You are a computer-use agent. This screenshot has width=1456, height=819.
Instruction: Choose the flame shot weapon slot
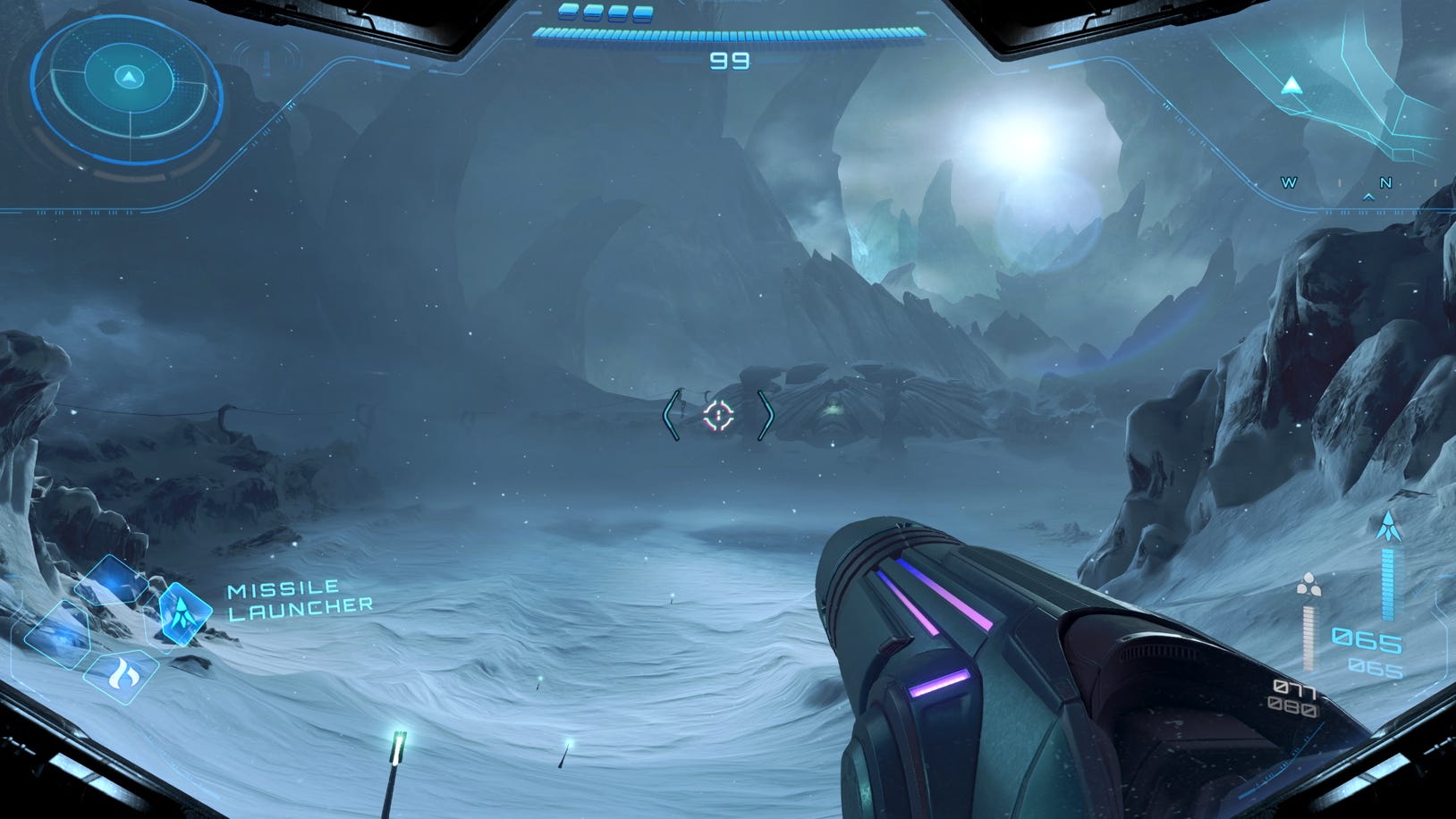(121, 675)
